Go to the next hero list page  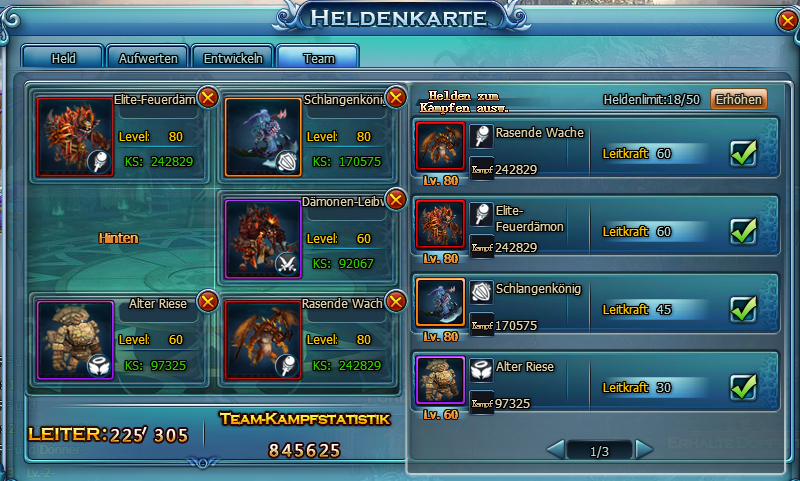[x=644, y=451]
